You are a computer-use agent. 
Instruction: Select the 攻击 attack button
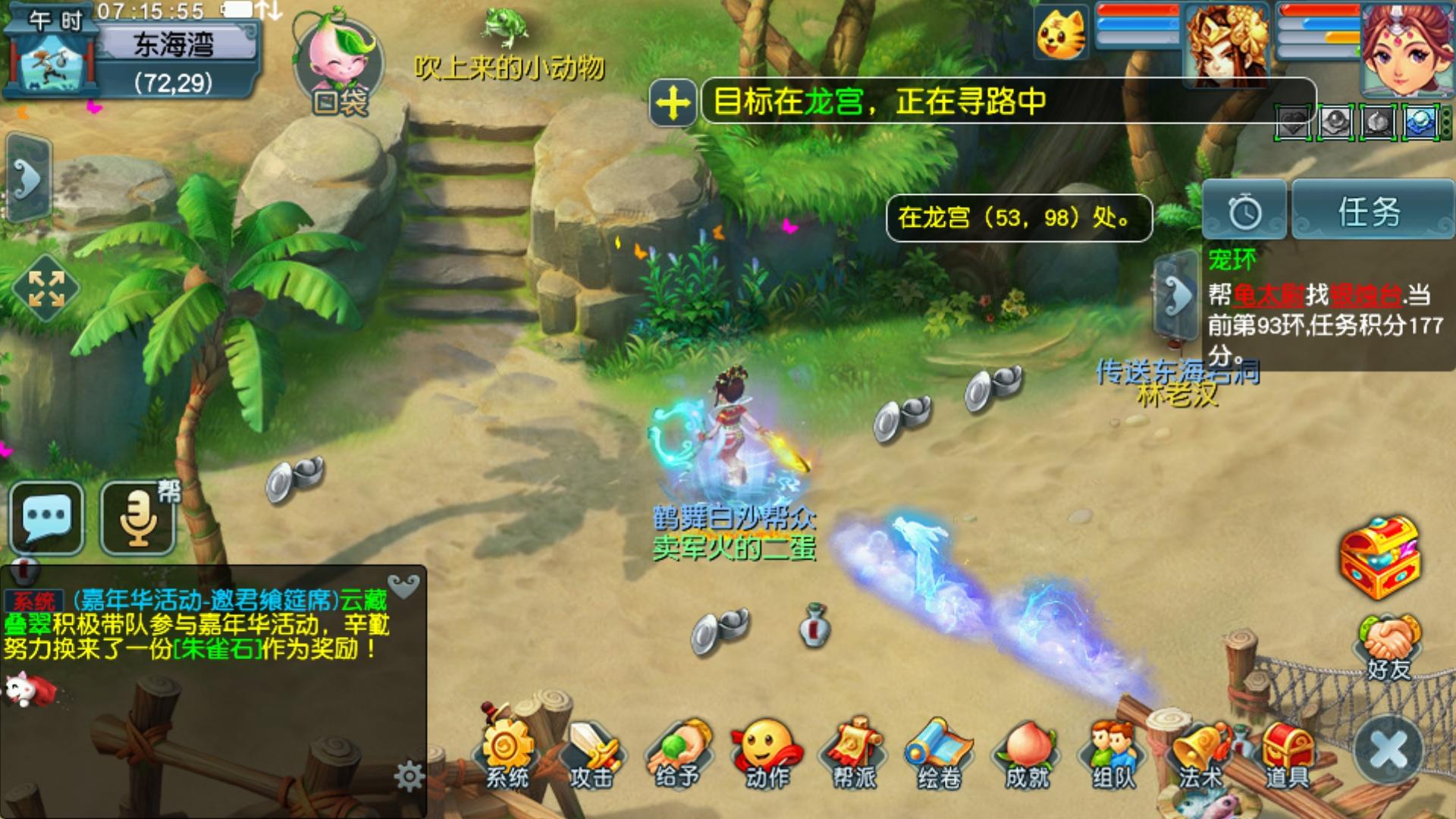tap(592, 753)
